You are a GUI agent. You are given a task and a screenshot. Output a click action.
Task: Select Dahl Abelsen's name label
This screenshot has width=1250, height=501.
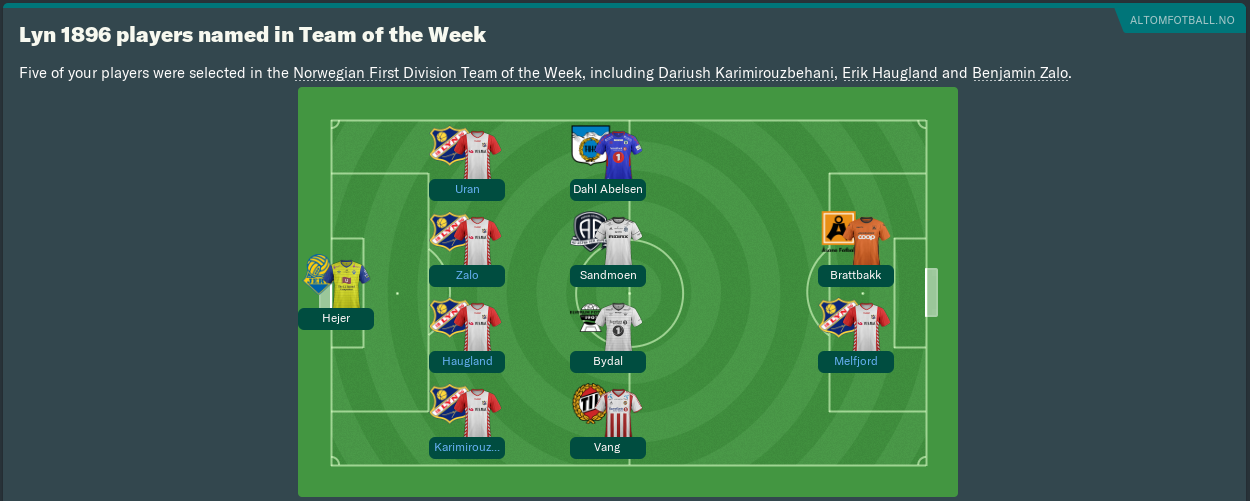click(x=608, y=190)
